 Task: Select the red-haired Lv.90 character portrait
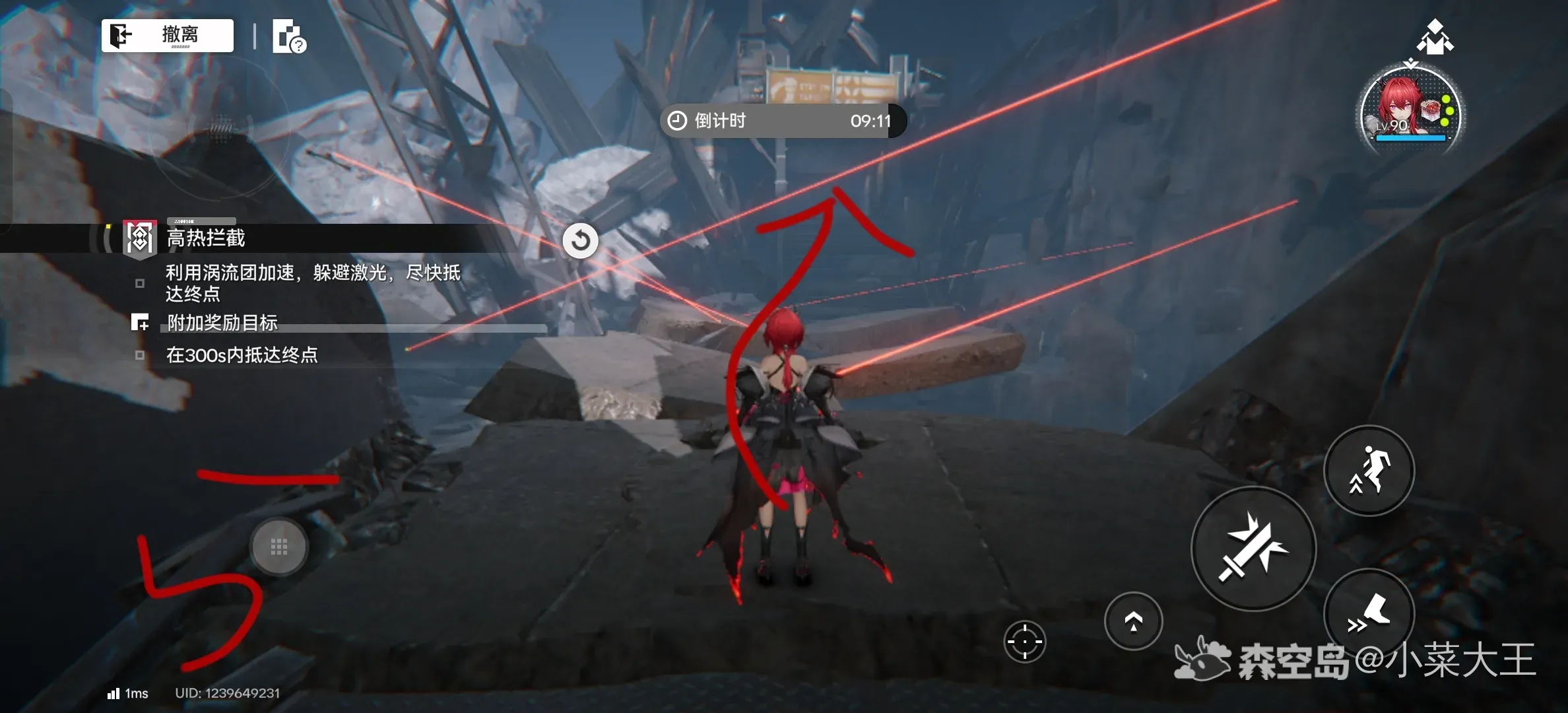1410,110
